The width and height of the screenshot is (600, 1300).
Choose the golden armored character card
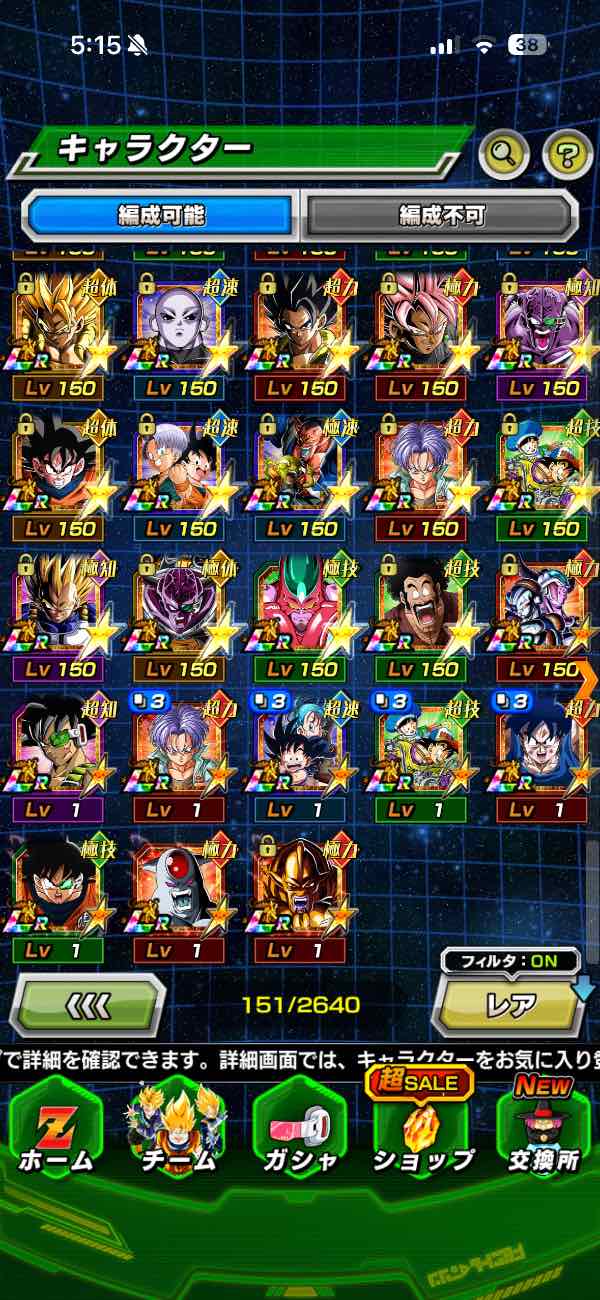301,897
